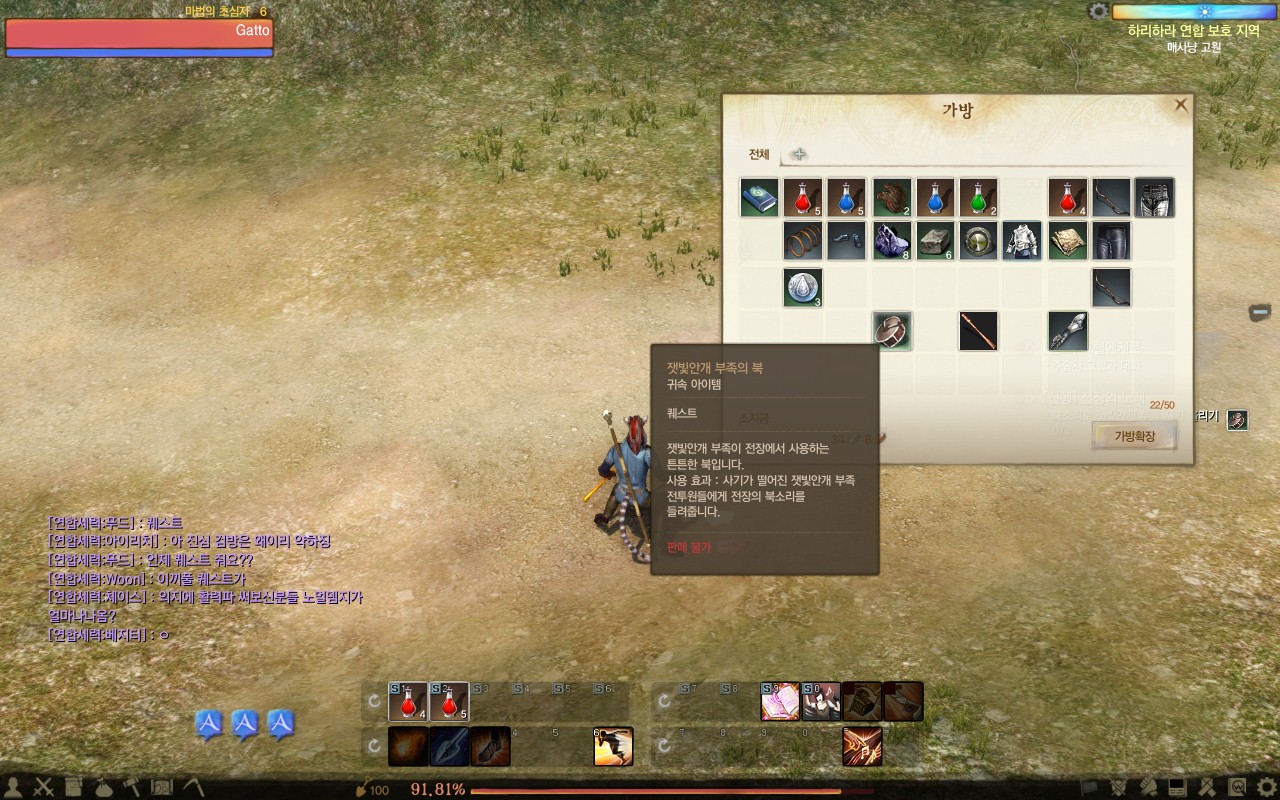The image size is (1280, 800).
Task: Select the grey stone block stack
Action: 935,241
